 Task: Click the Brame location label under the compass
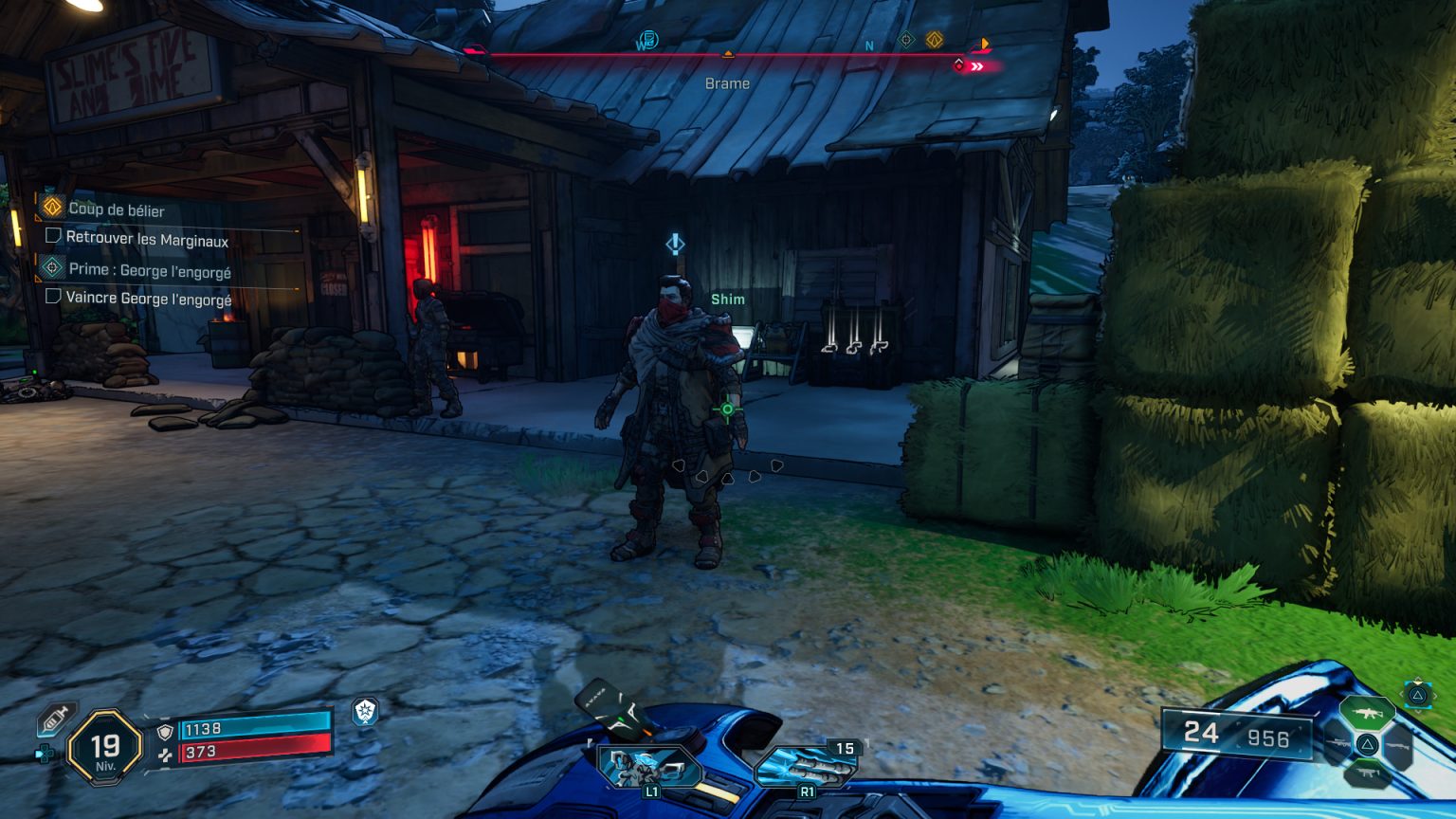click(726, 83)
